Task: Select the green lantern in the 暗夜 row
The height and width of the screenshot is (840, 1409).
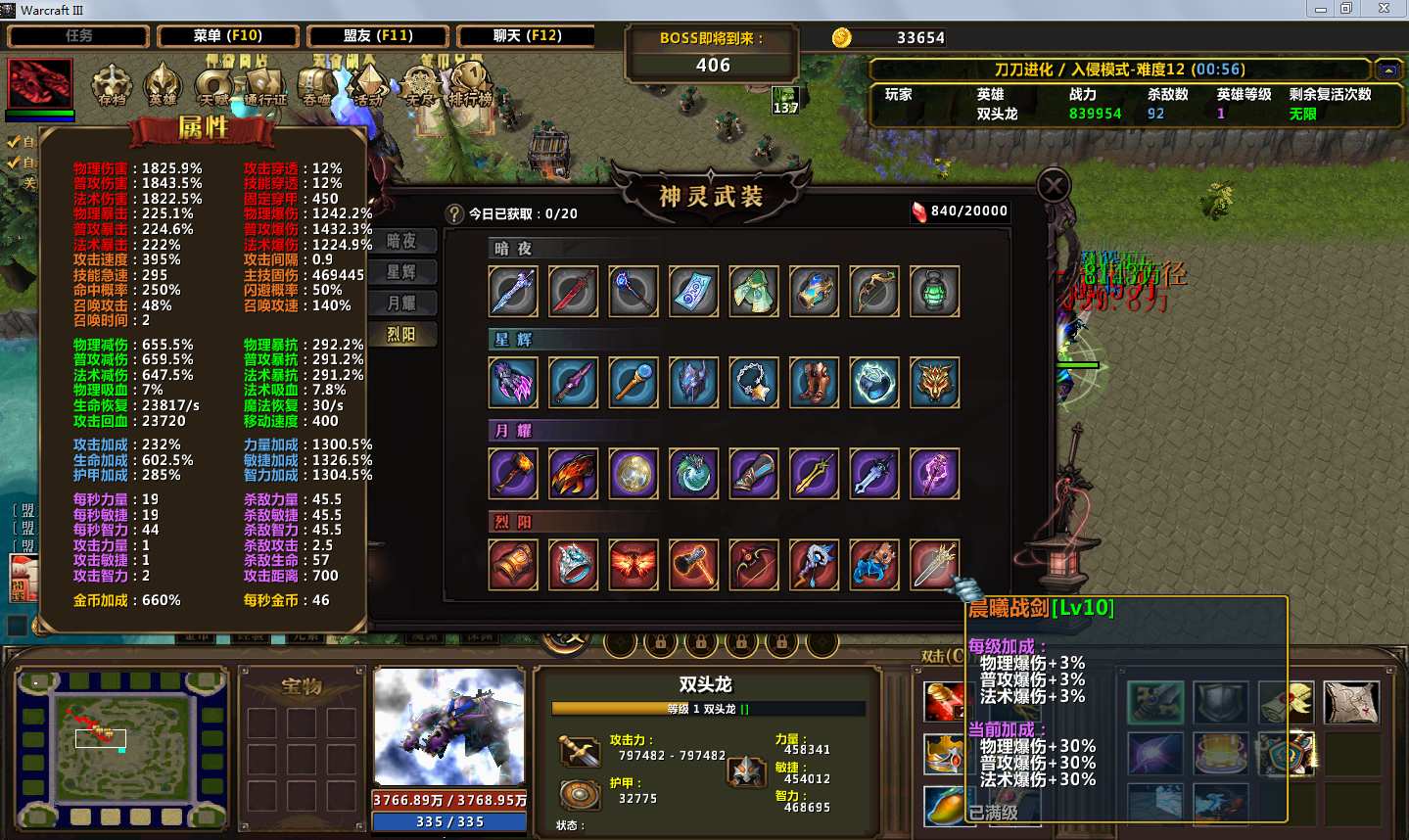Action: (934, 292)
